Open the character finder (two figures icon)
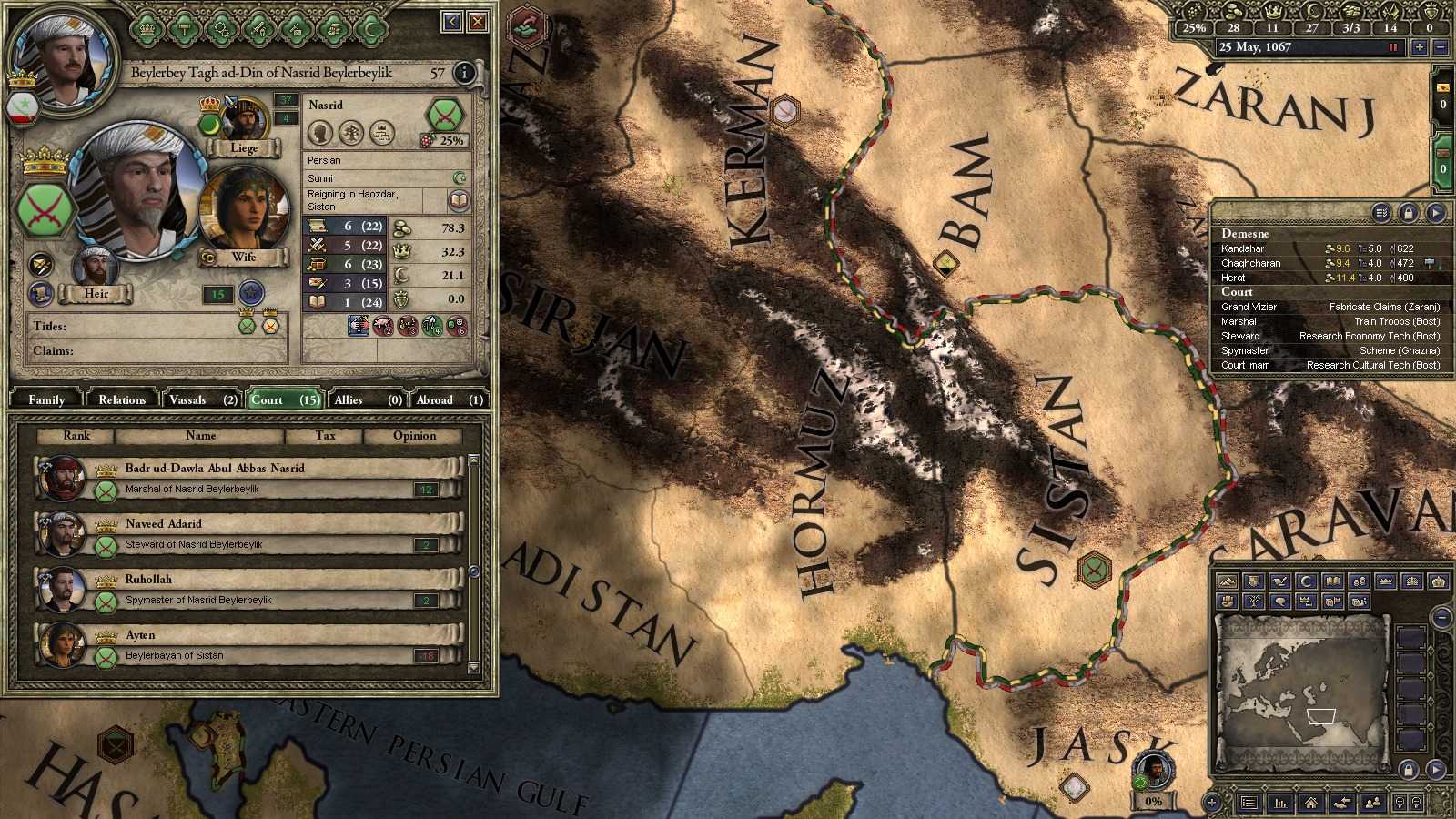Screen dimensions: 1456x819 [x=1374, y=803]
